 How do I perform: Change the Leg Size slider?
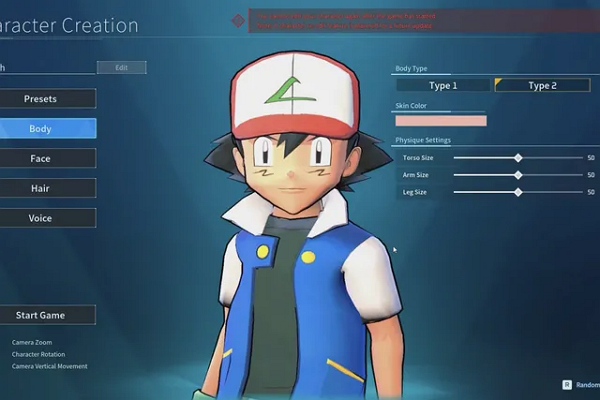click(518, 192)
